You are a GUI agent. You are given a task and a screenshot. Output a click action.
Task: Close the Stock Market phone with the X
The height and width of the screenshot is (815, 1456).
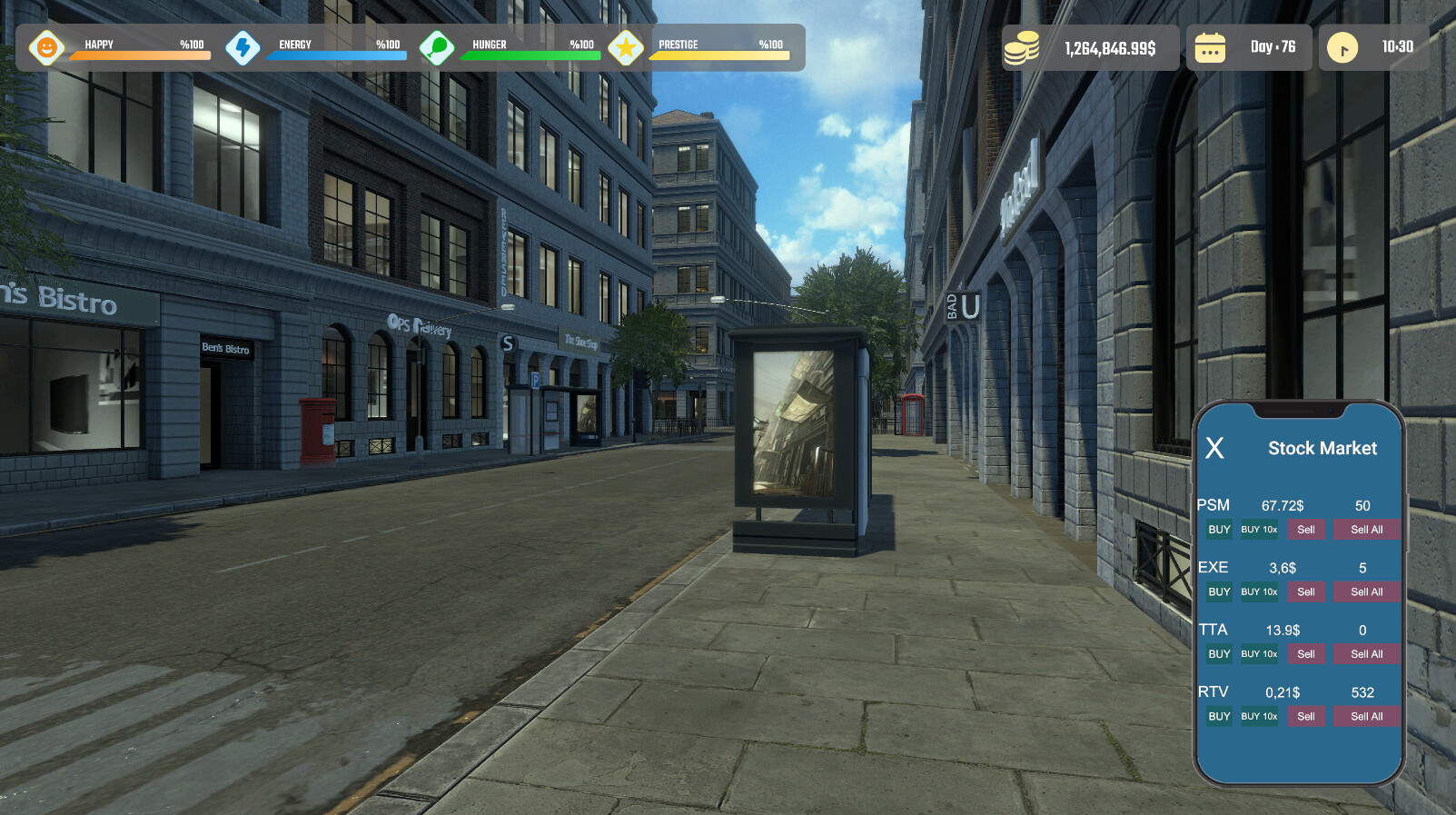tap(1215, 448)
